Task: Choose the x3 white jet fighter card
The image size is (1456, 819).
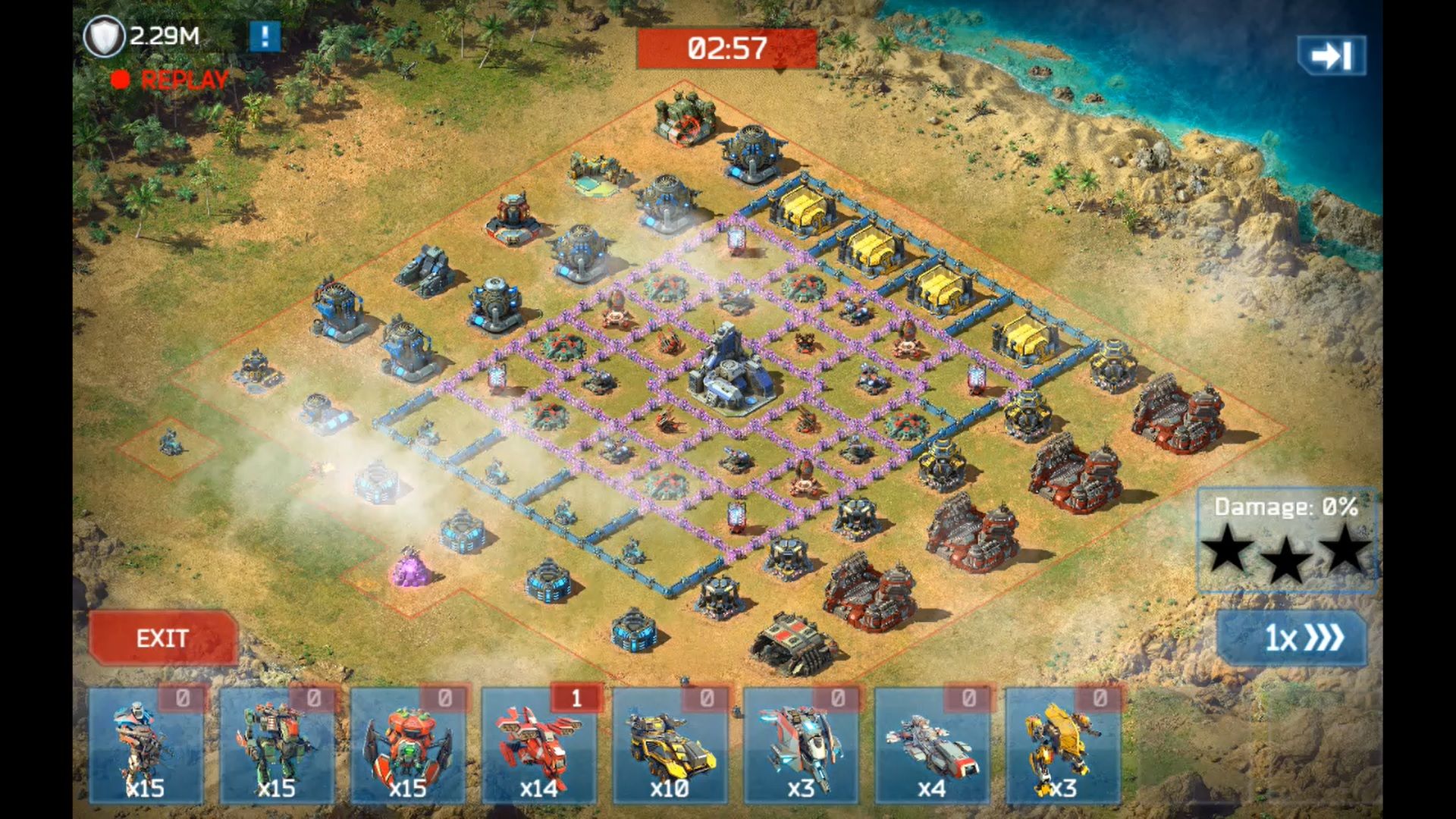Action: pos(801,746)
